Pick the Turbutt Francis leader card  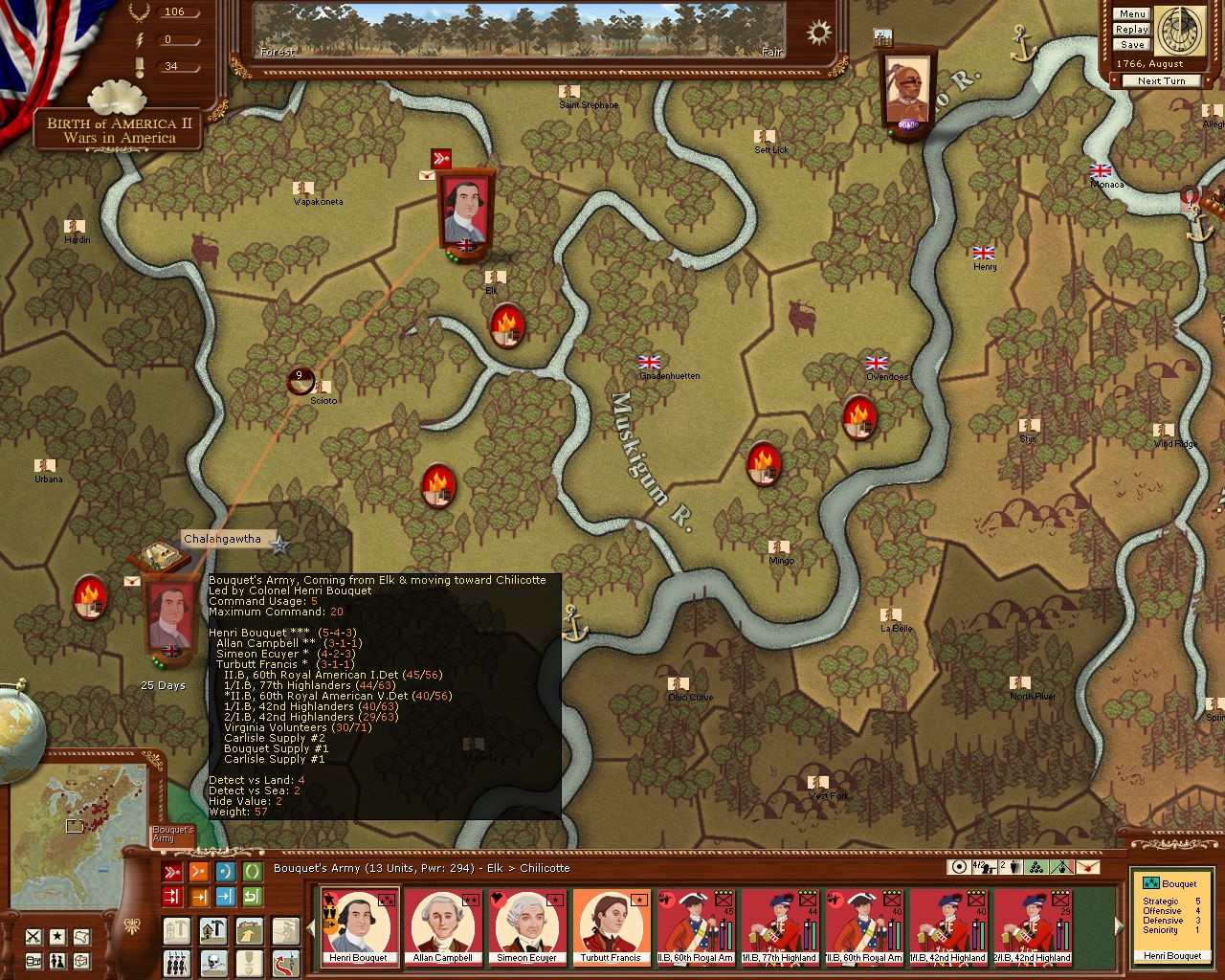point(611,926)
